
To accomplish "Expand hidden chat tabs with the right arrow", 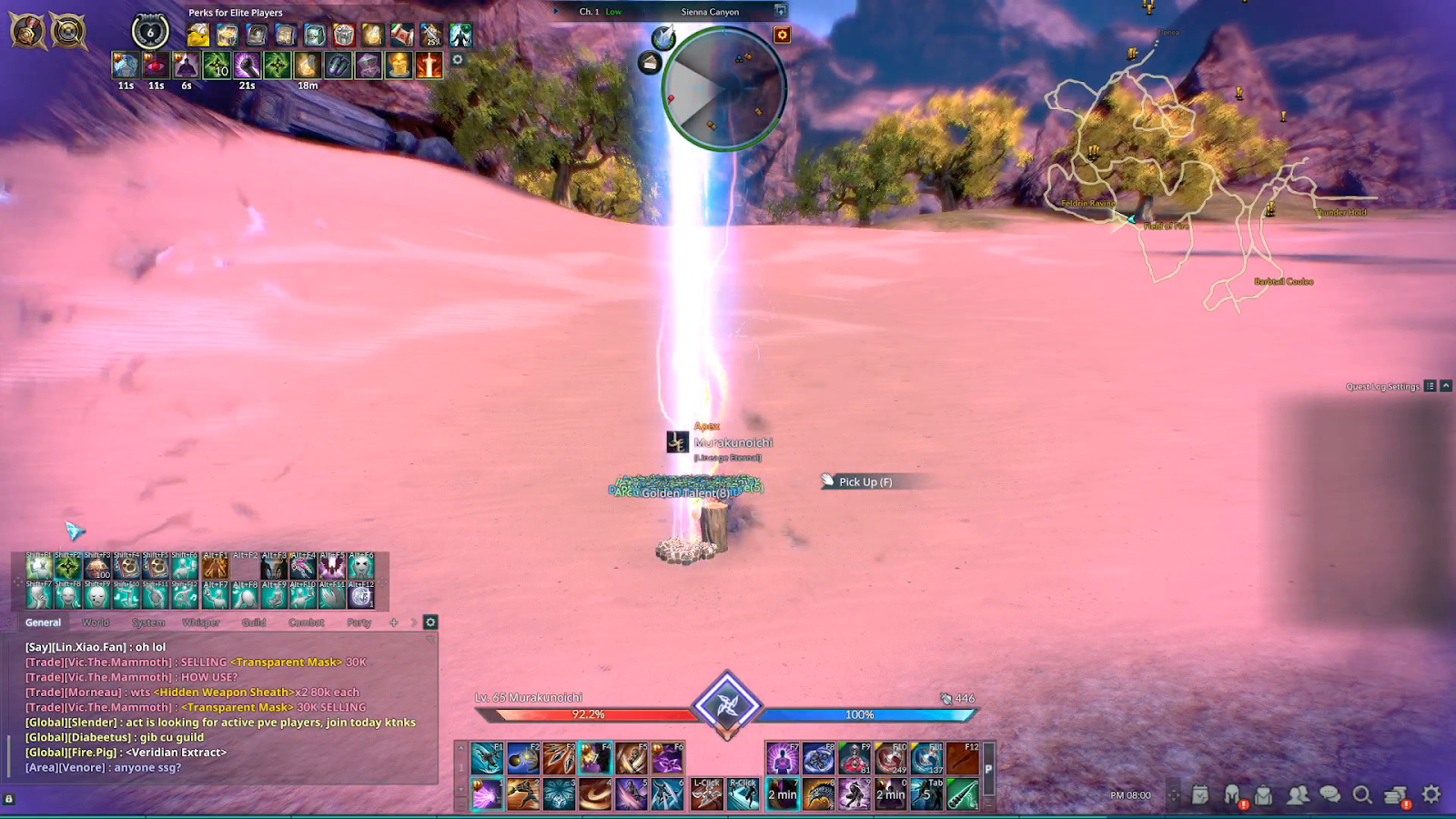I will tap(414, 622).
